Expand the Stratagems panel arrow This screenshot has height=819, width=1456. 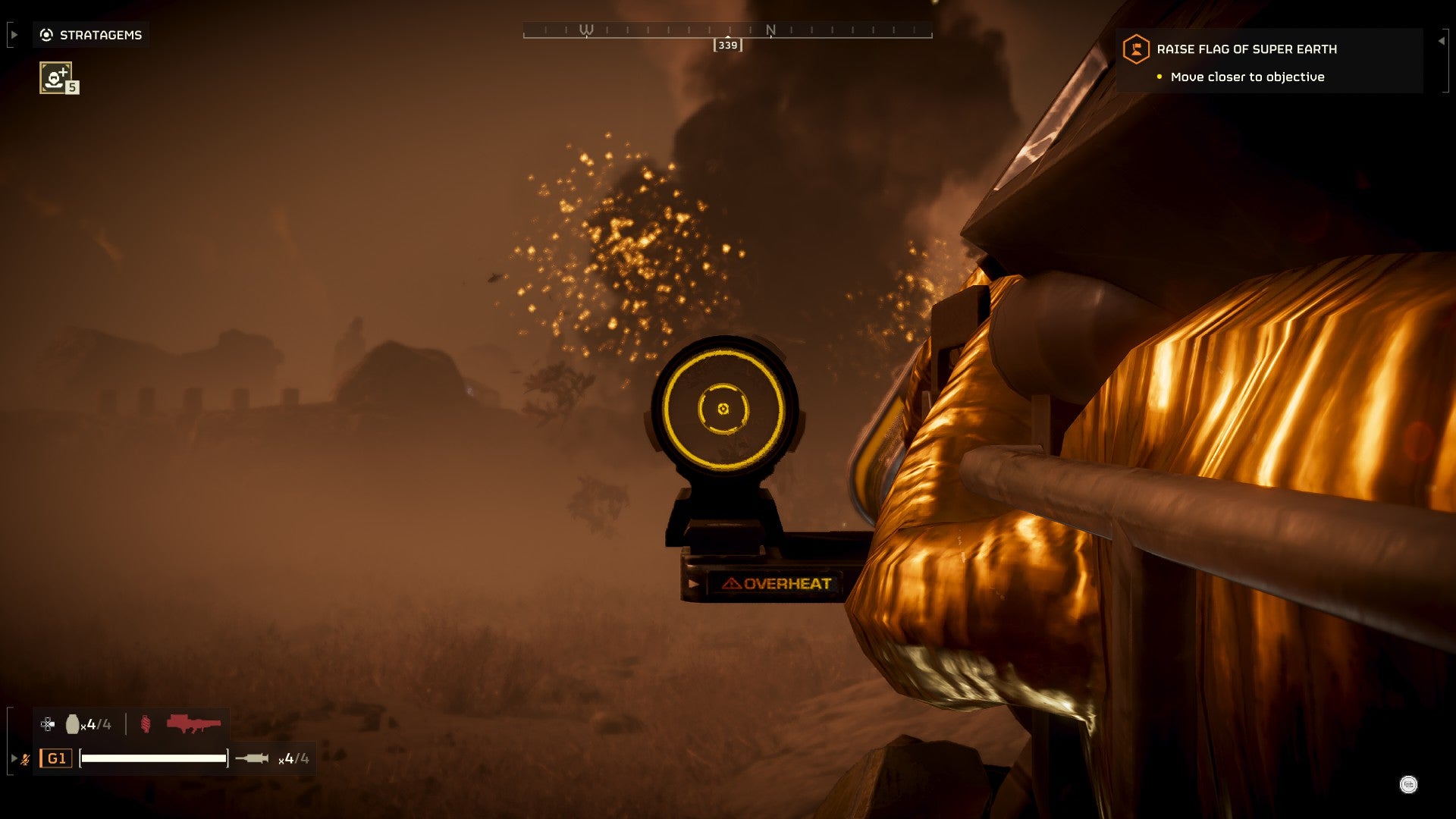(x=14, y=34)
